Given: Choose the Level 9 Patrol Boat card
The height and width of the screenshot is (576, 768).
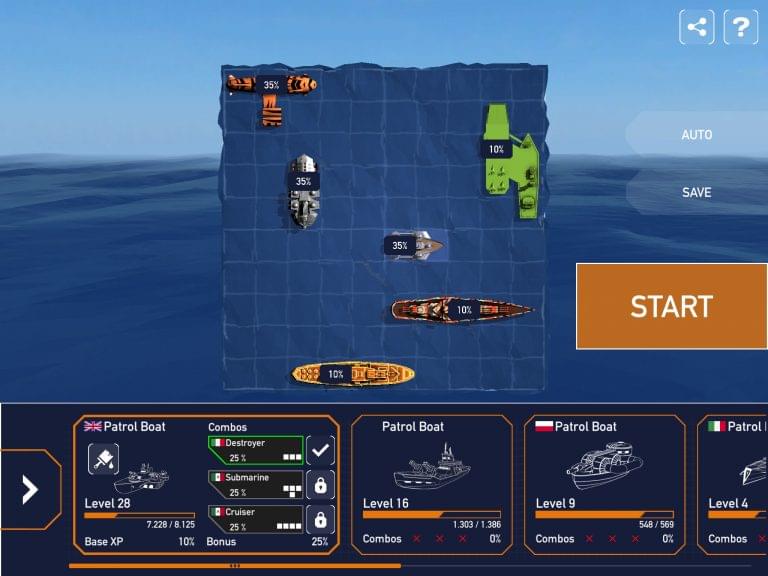Looking at the screenshot, I should tap(604, 485).
